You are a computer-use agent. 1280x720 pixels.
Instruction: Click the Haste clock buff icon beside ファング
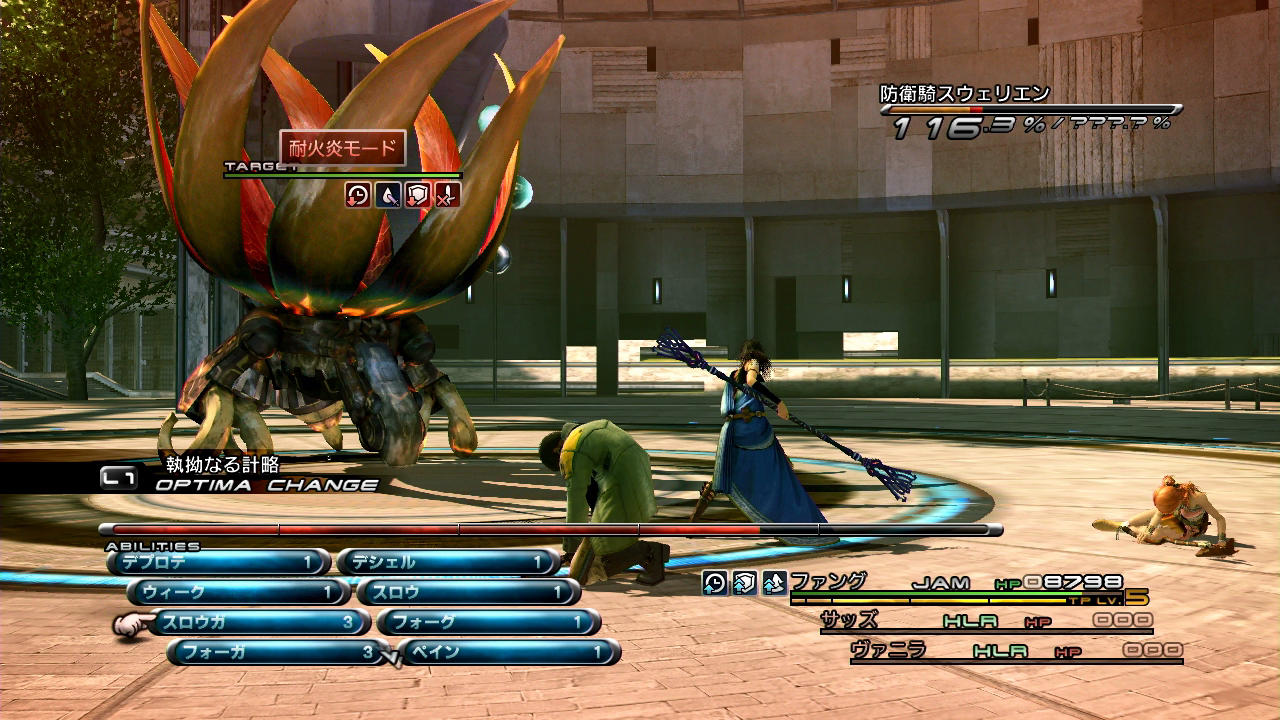tap(714, 583)
